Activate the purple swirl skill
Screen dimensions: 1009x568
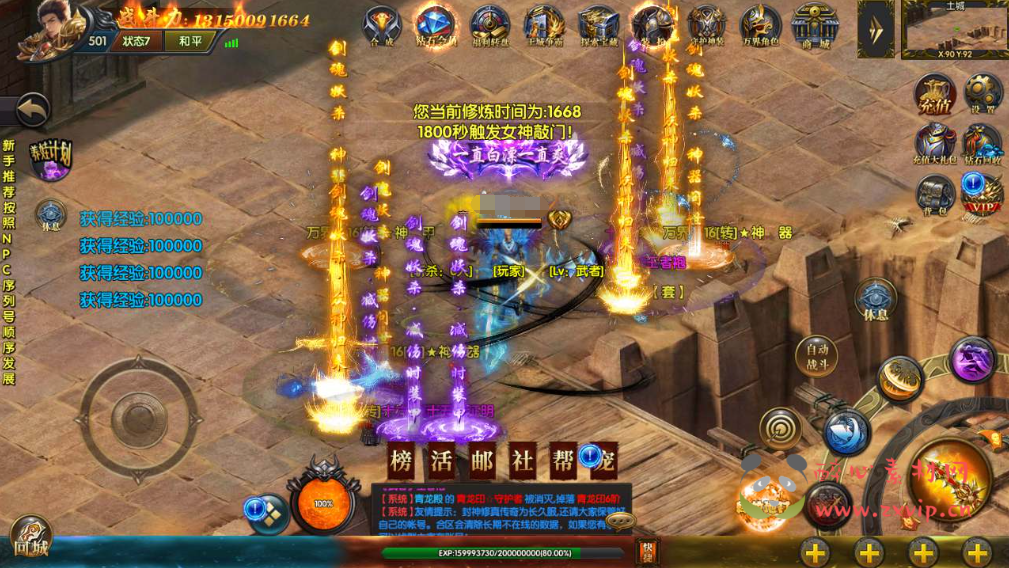point(972,359)
